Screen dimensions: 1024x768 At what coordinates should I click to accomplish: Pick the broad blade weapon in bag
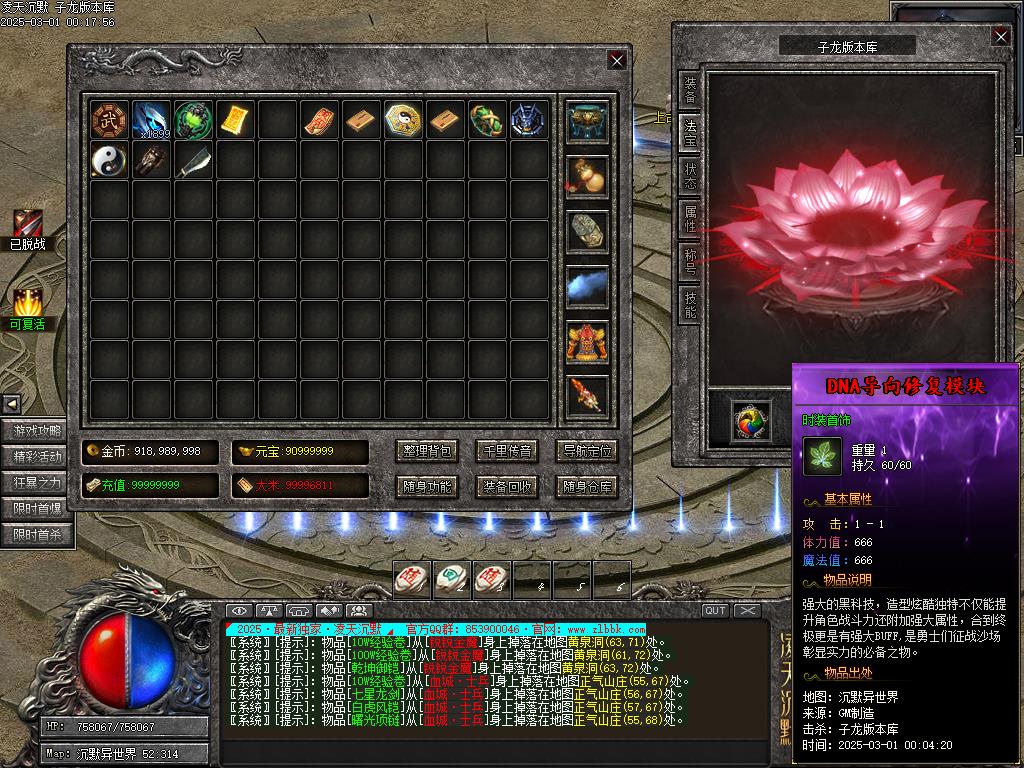pyautogui.click(x=193, y=161)
